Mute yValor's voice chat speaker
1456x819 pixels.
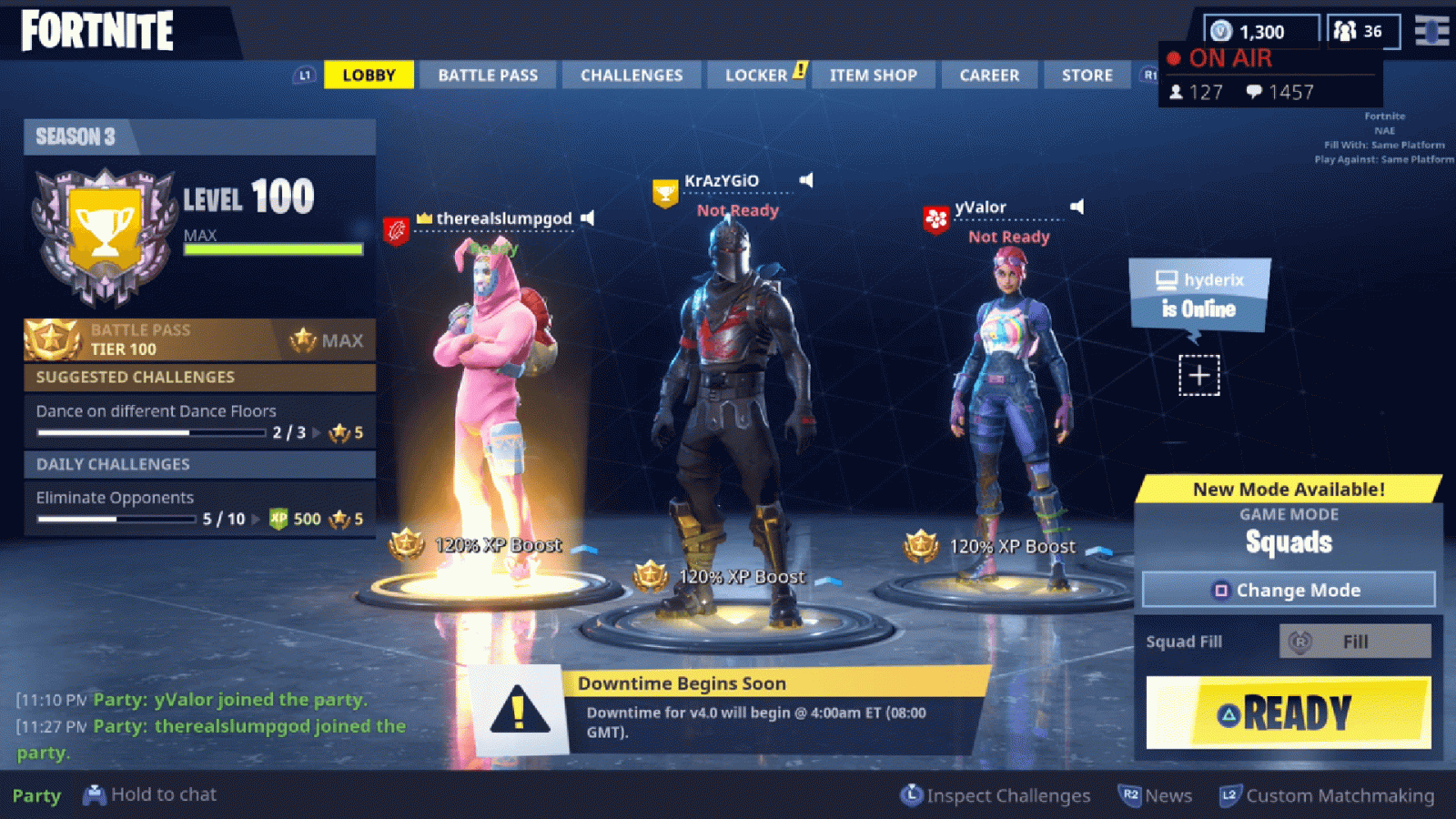point(1076,207)
